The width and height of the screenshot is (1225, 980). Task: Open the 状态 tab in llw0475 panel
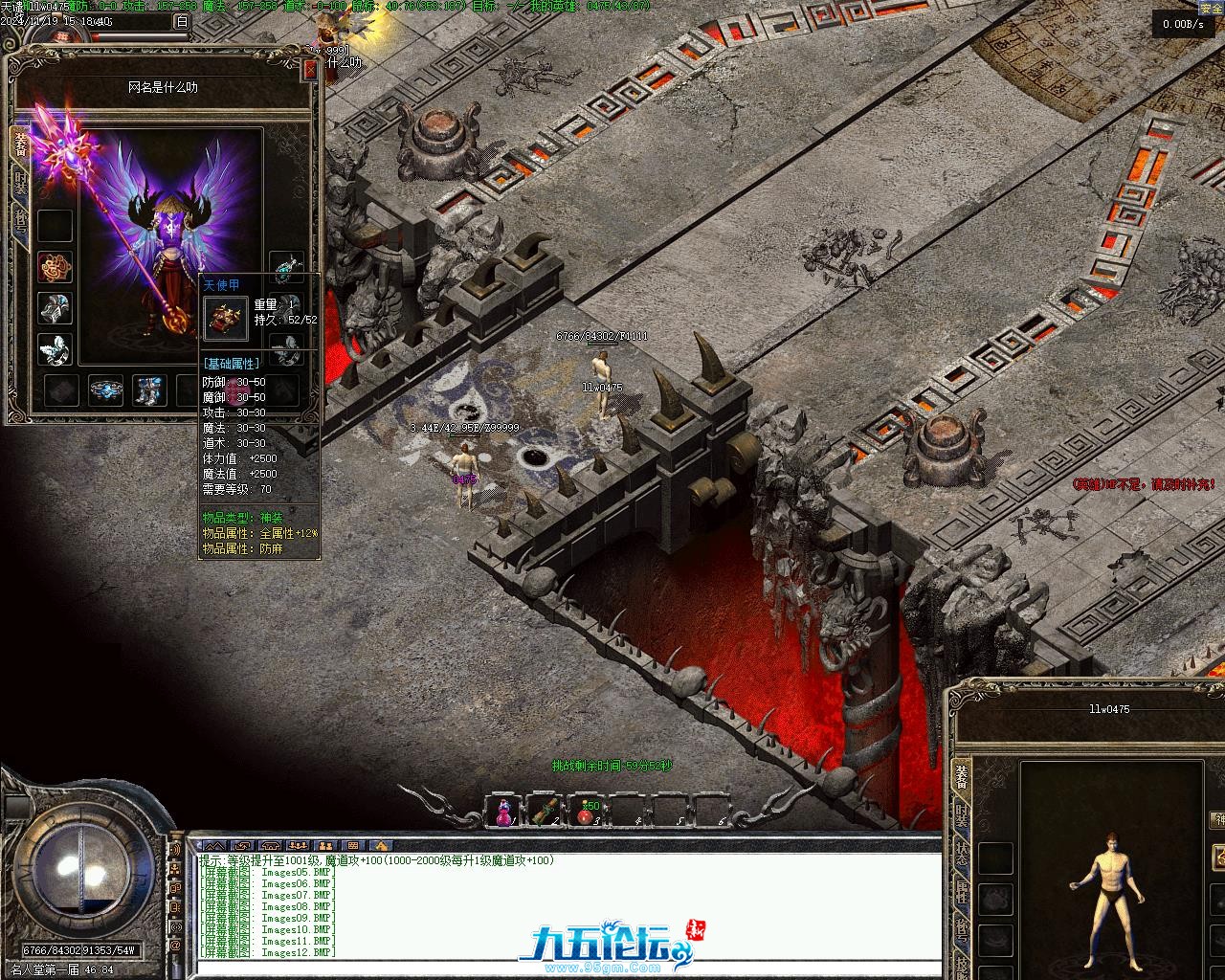tap(962, 855)
